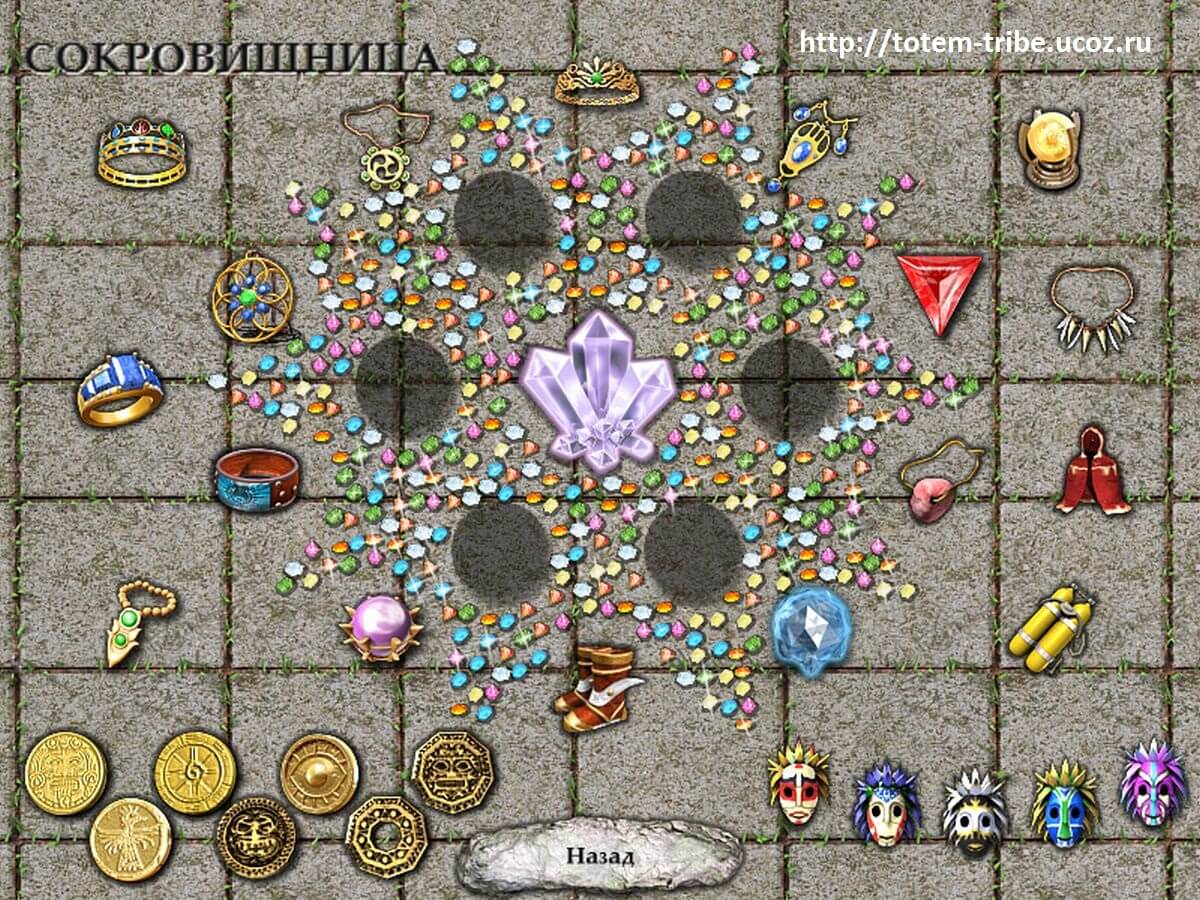The height and width of the screenshot is (900, 1200).
Task: Click the yellow scuba tanks
Action: click(x=1050, y=627)
